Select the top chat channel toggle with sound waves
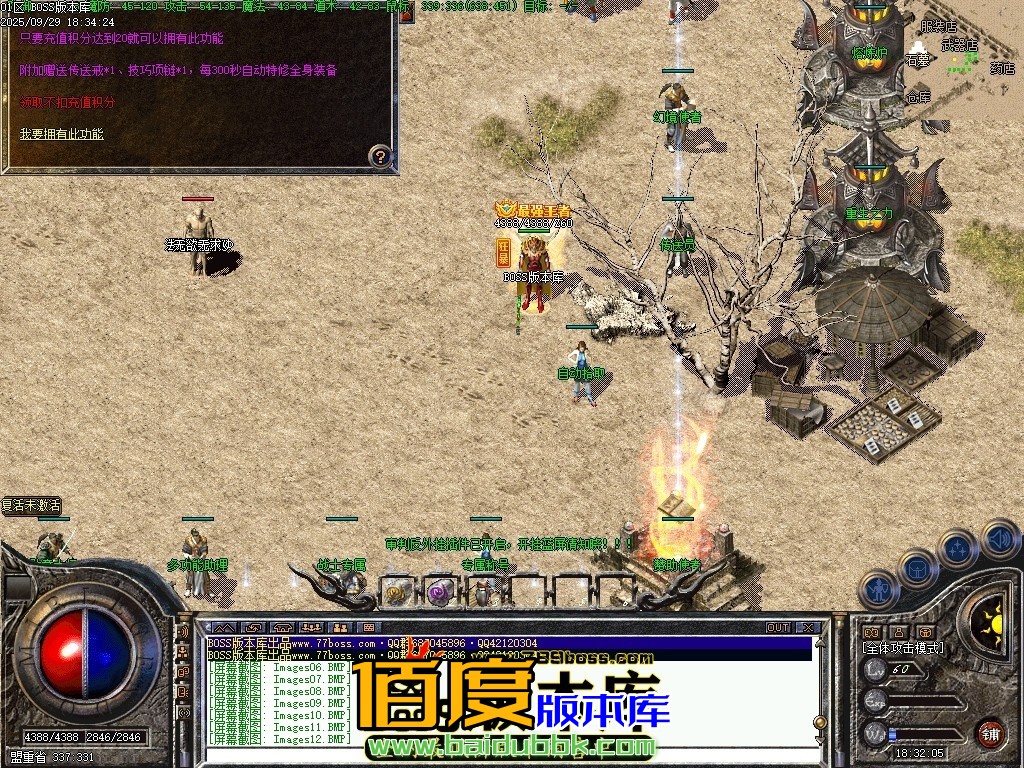The width and height of the screenshot is (1024, 768). [x=183, y=632]
